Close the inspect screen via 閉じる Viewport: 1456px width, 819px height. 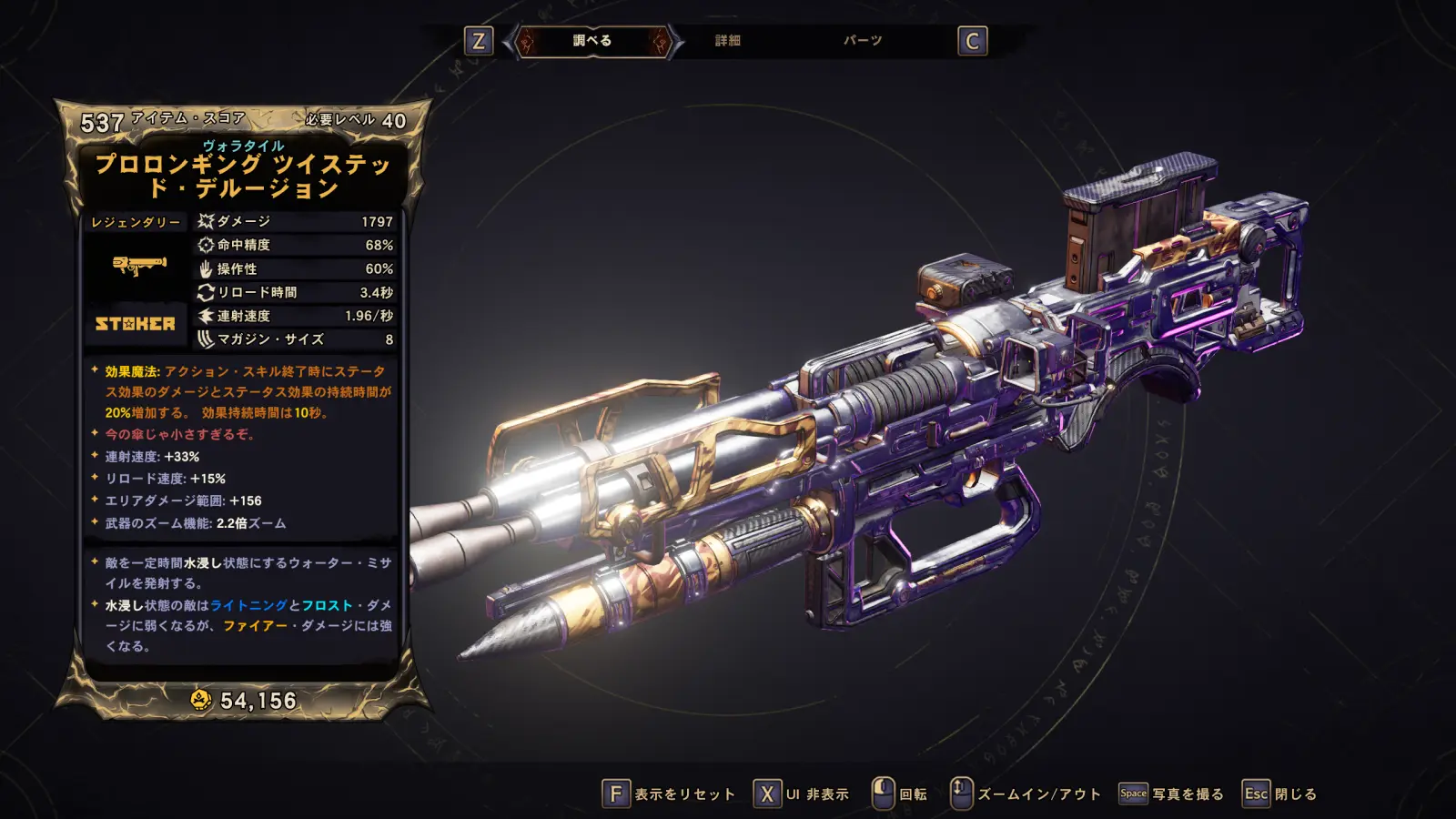click(1280, 794)
